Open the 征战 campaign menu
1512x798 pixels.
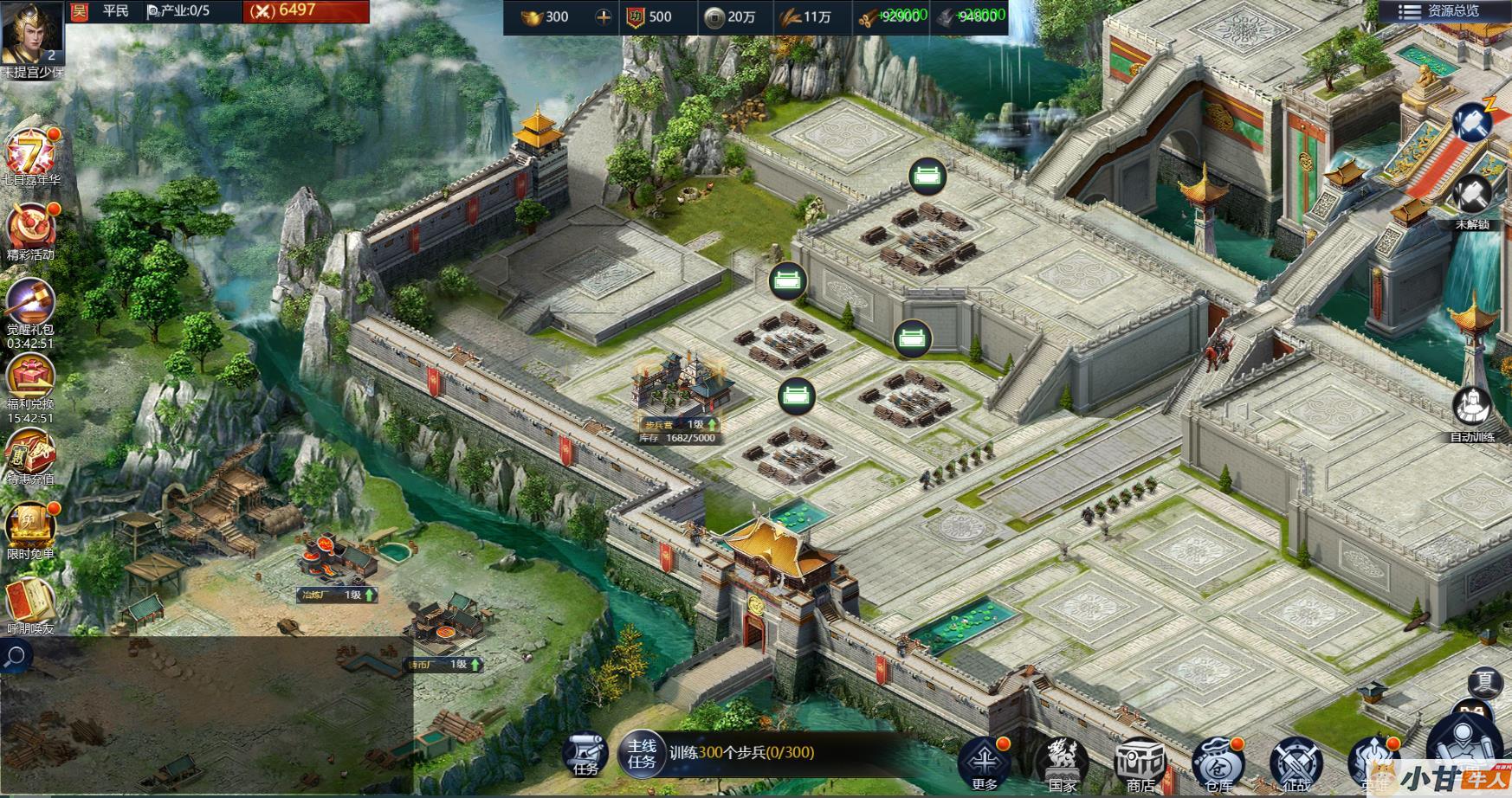(x=1296, y=763)
